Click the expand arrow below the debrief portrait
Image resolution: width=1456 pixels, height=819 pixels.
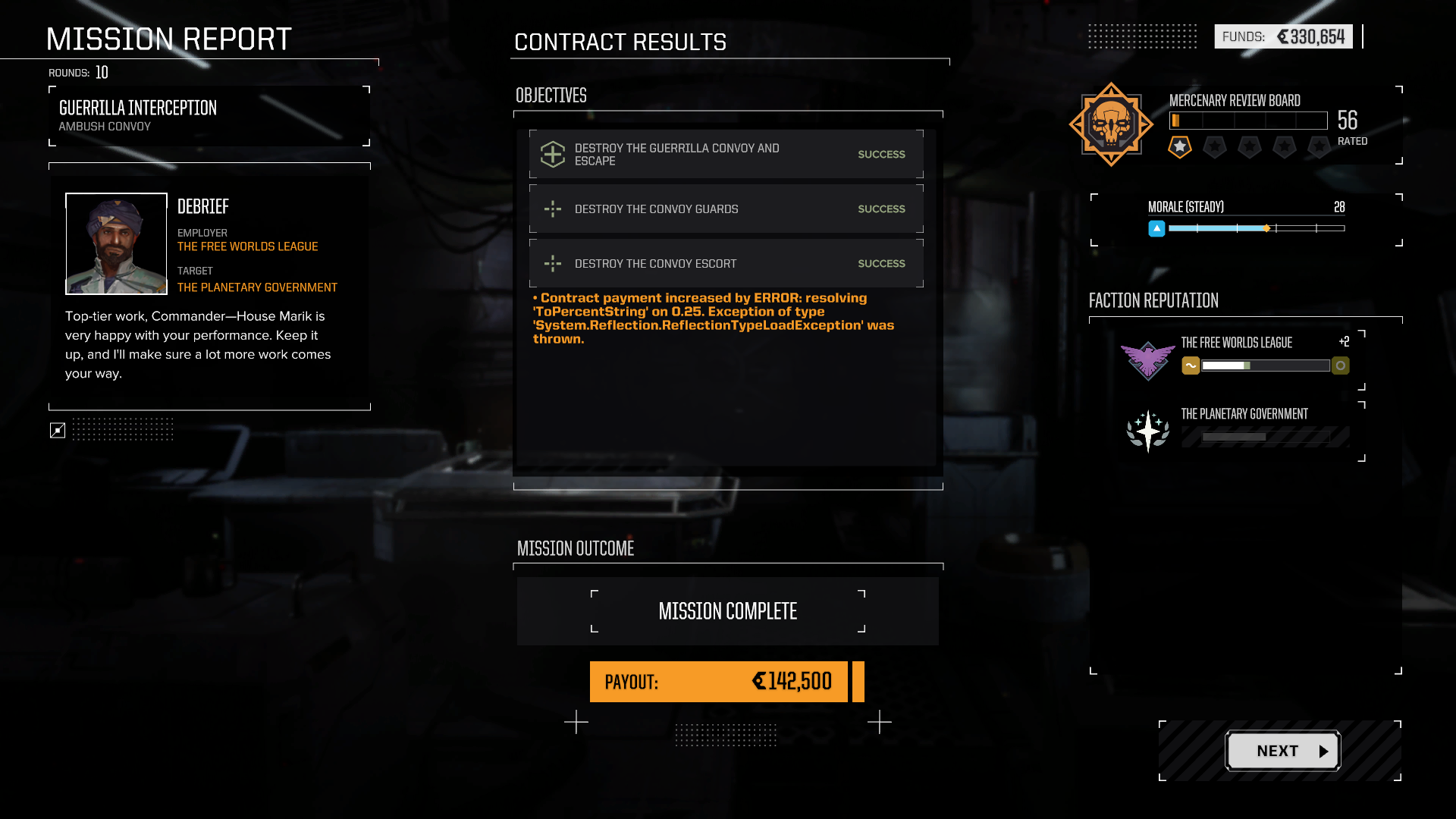click(57, 430)
